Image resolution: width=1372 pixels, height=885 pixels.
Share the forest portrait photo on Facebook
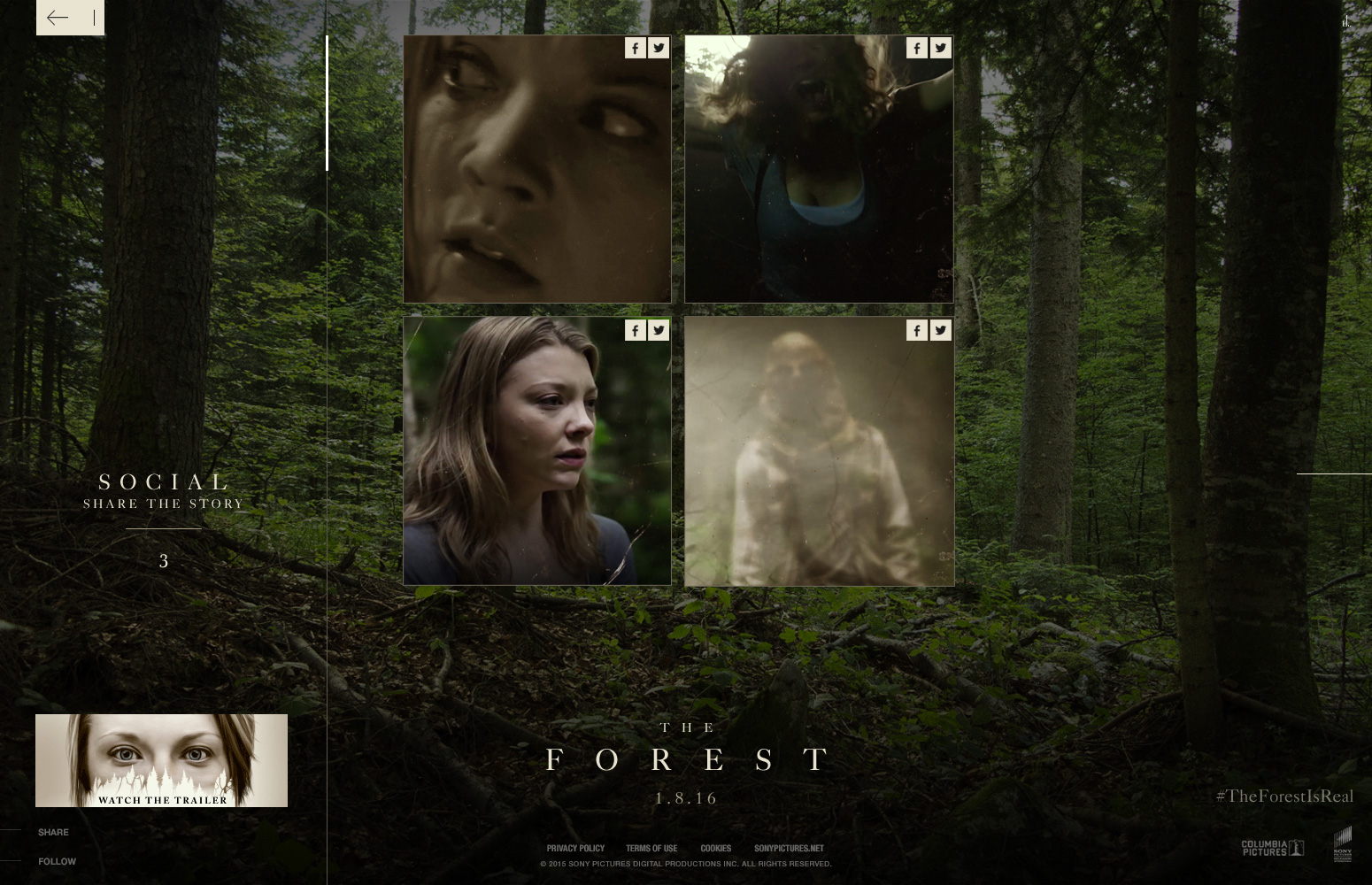[x=636, y=329]
